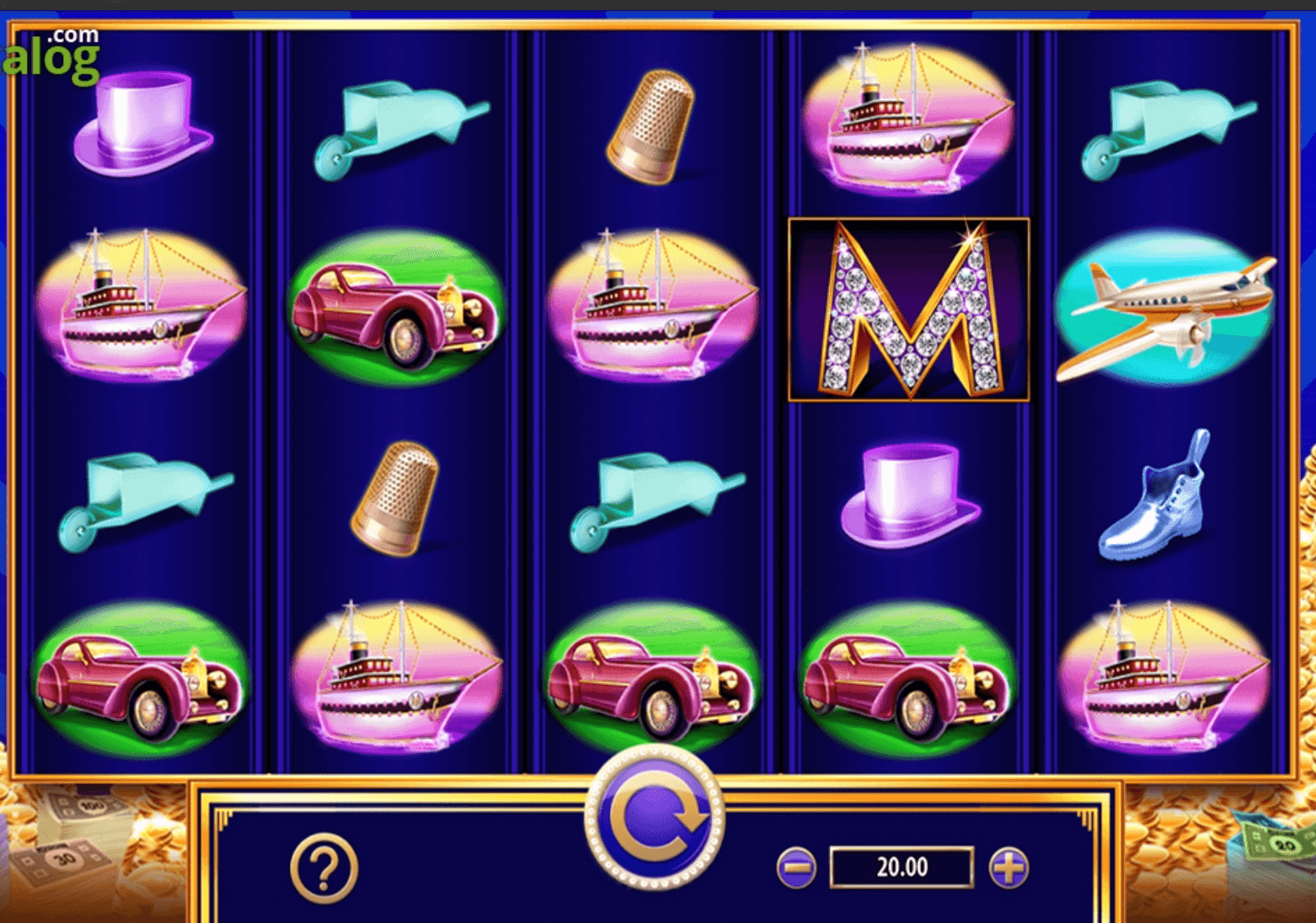Click the top hat symbol on reel four
Image resolution: width=1316 pixels, height=923 pixels.
coord(910,497)
